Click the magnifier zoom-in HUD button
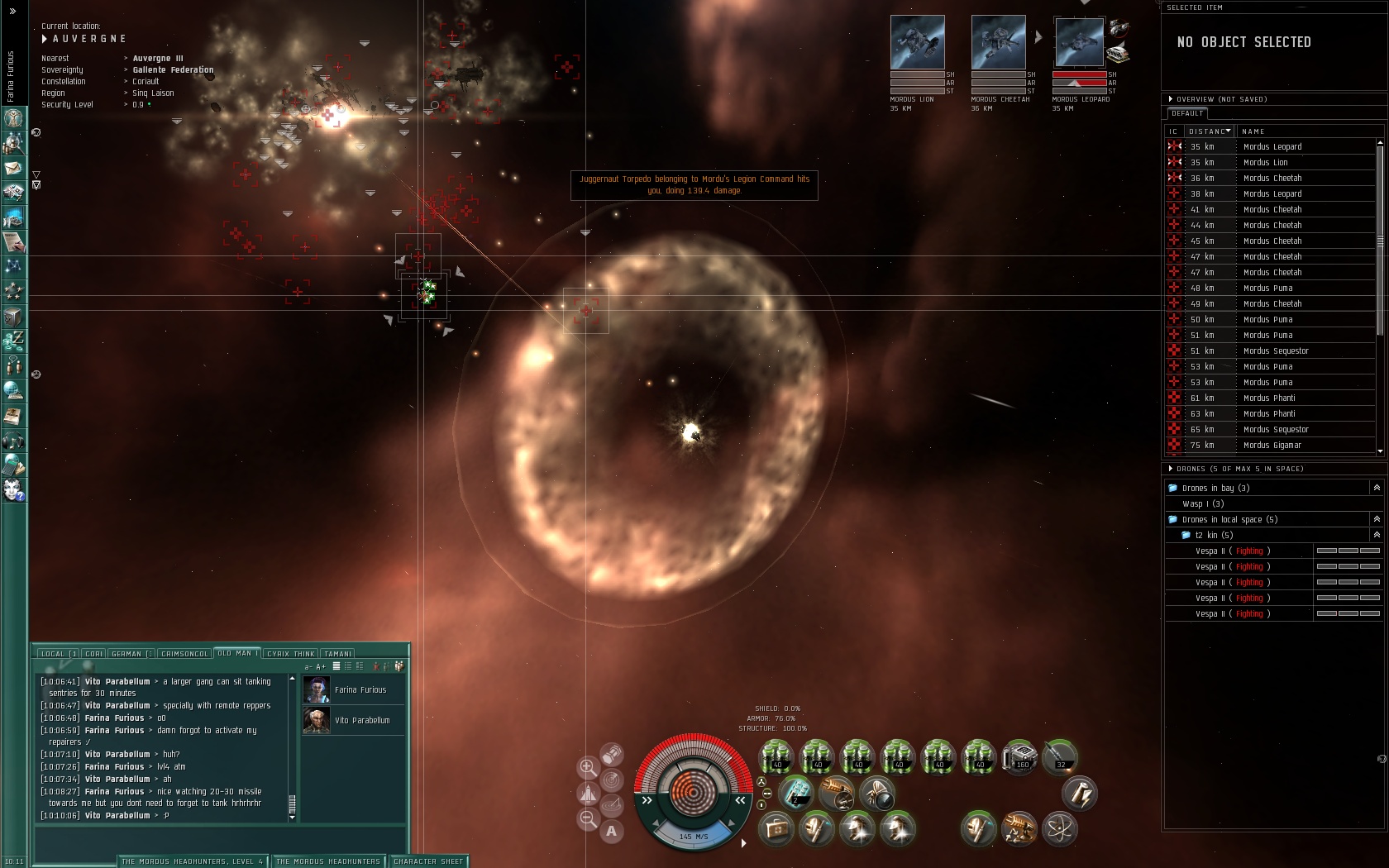1389x868 pixels. click(x=588, y=767)
